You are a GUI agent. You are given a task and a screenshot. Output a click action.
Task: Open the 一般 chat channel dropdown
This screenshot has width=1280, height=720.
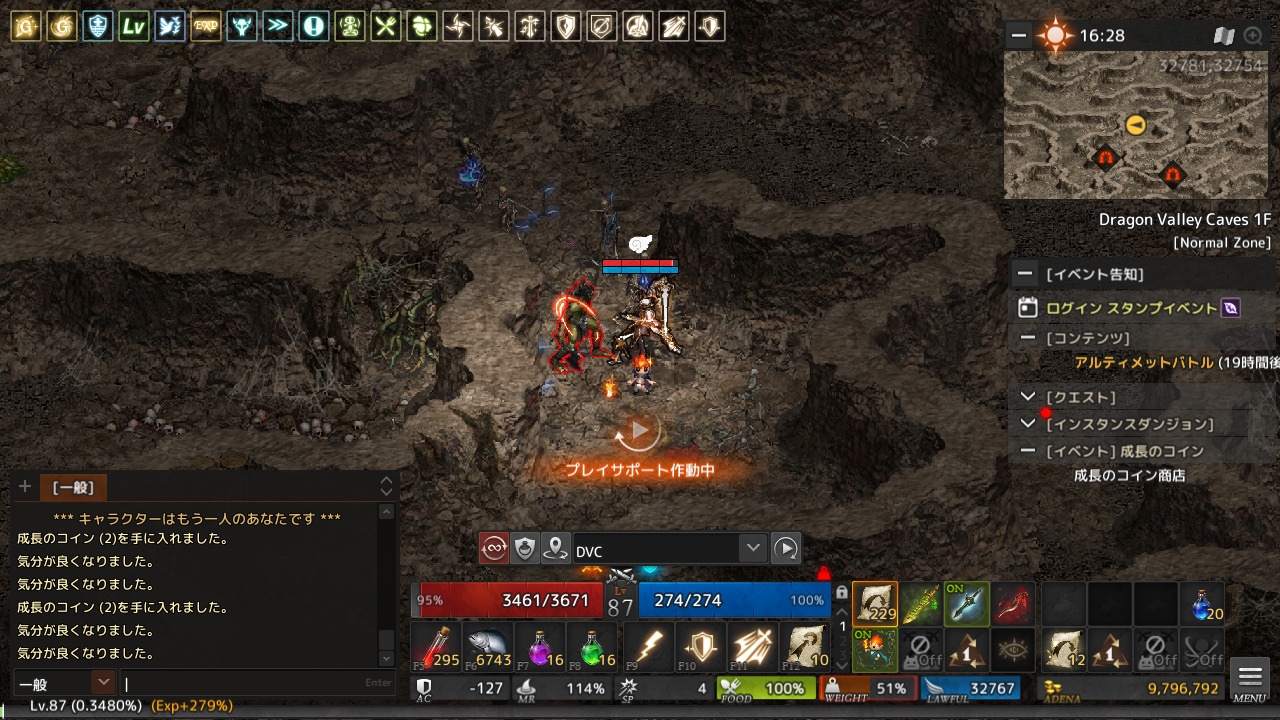click(103, 683)
